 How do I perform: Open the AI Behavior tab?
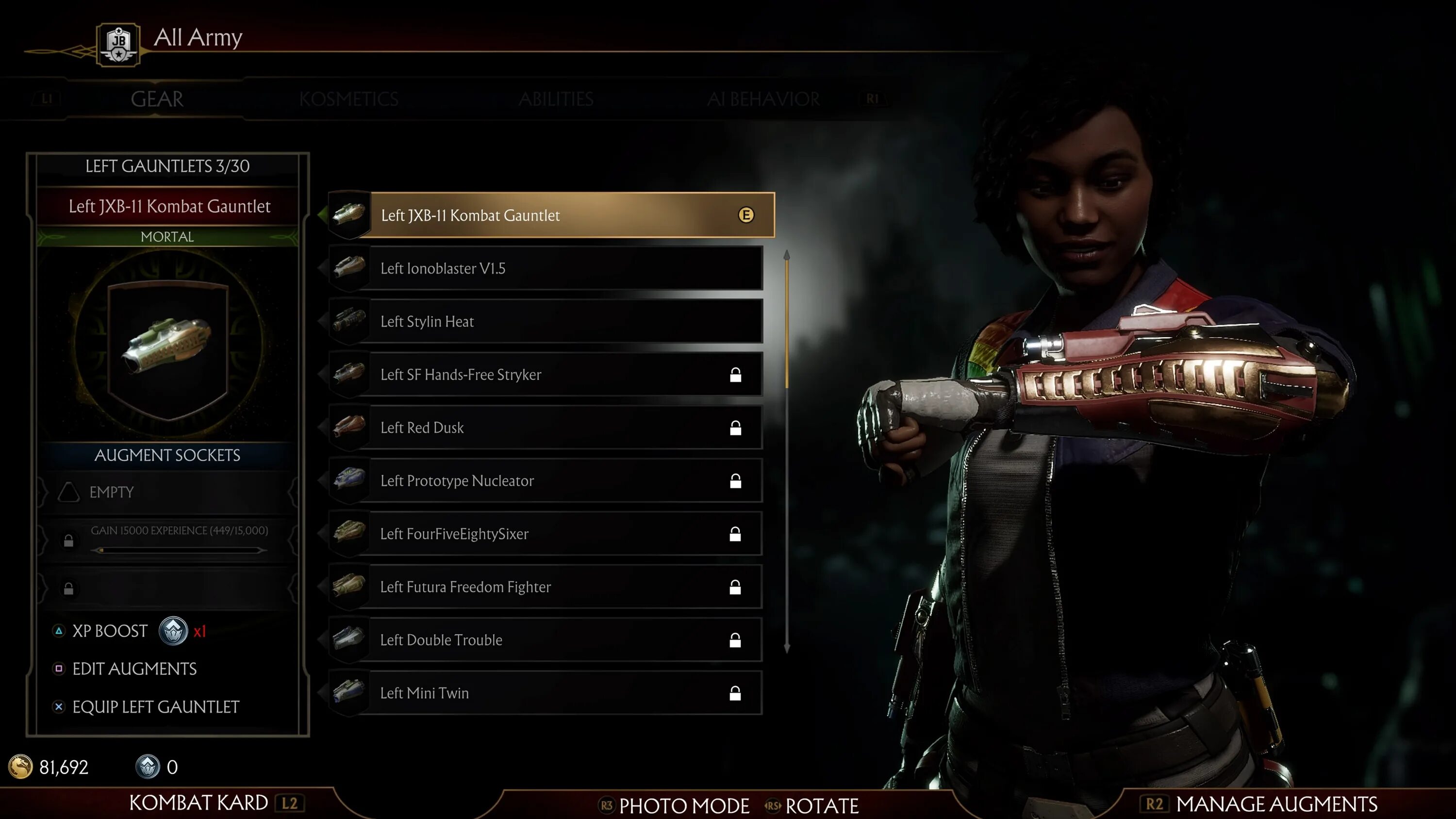[763, 99]
